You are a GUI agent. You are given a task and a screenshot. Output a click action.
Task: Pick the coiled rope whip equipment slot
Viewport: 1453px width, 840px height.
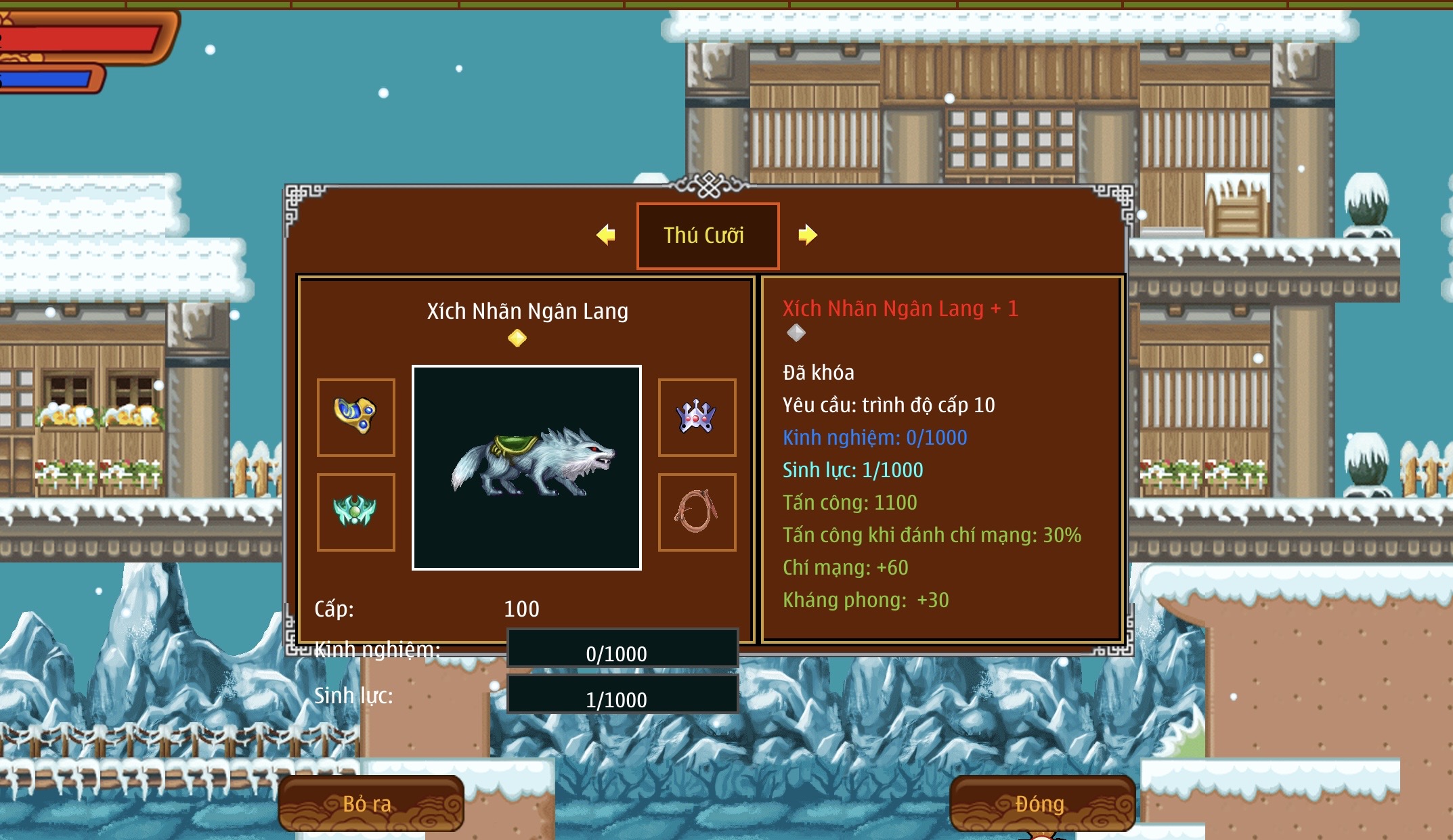[697, 512]
